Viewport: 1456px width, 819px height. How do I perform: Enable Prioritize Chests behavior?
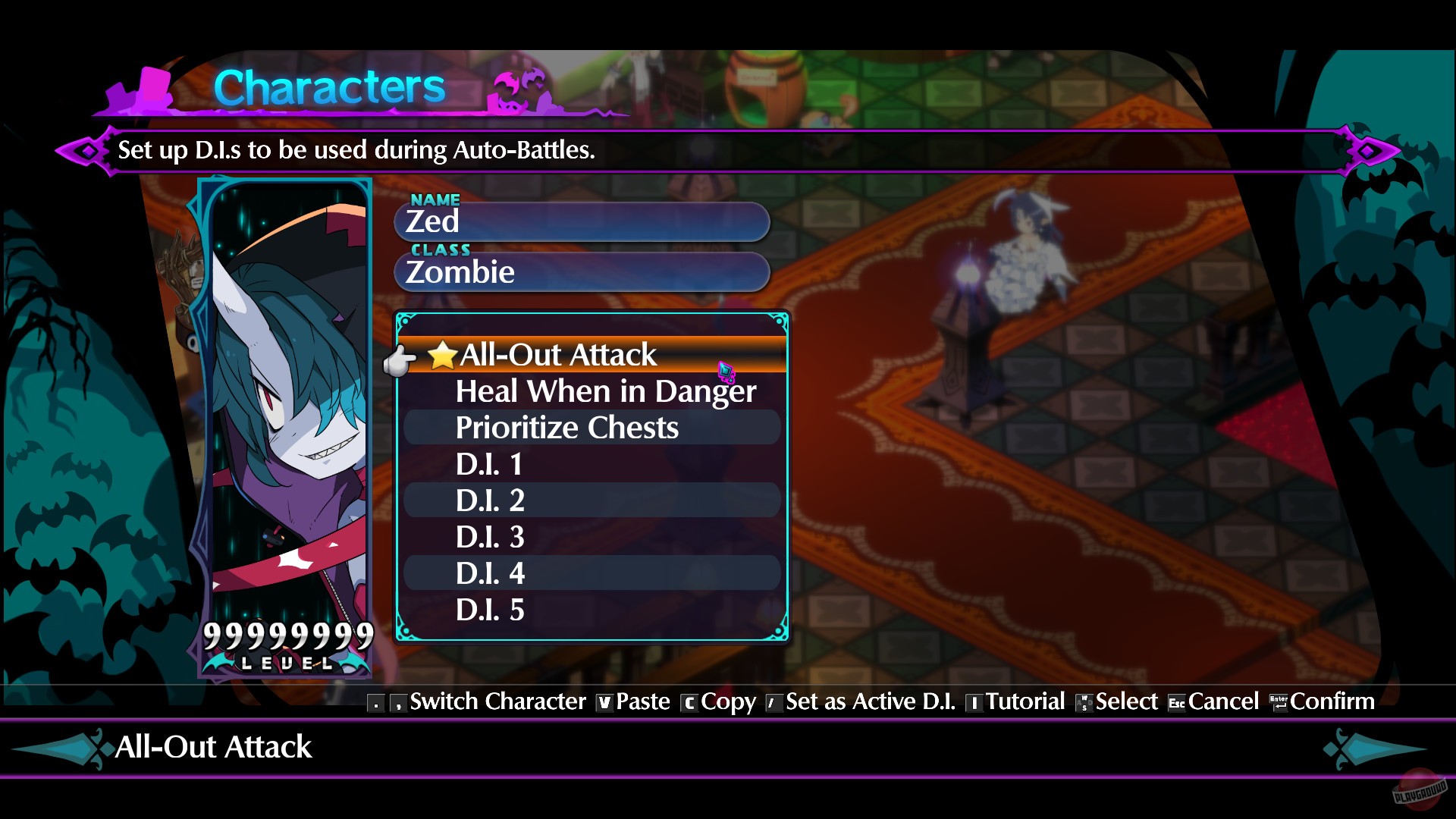pyautogui.click(x=567, y=427)
